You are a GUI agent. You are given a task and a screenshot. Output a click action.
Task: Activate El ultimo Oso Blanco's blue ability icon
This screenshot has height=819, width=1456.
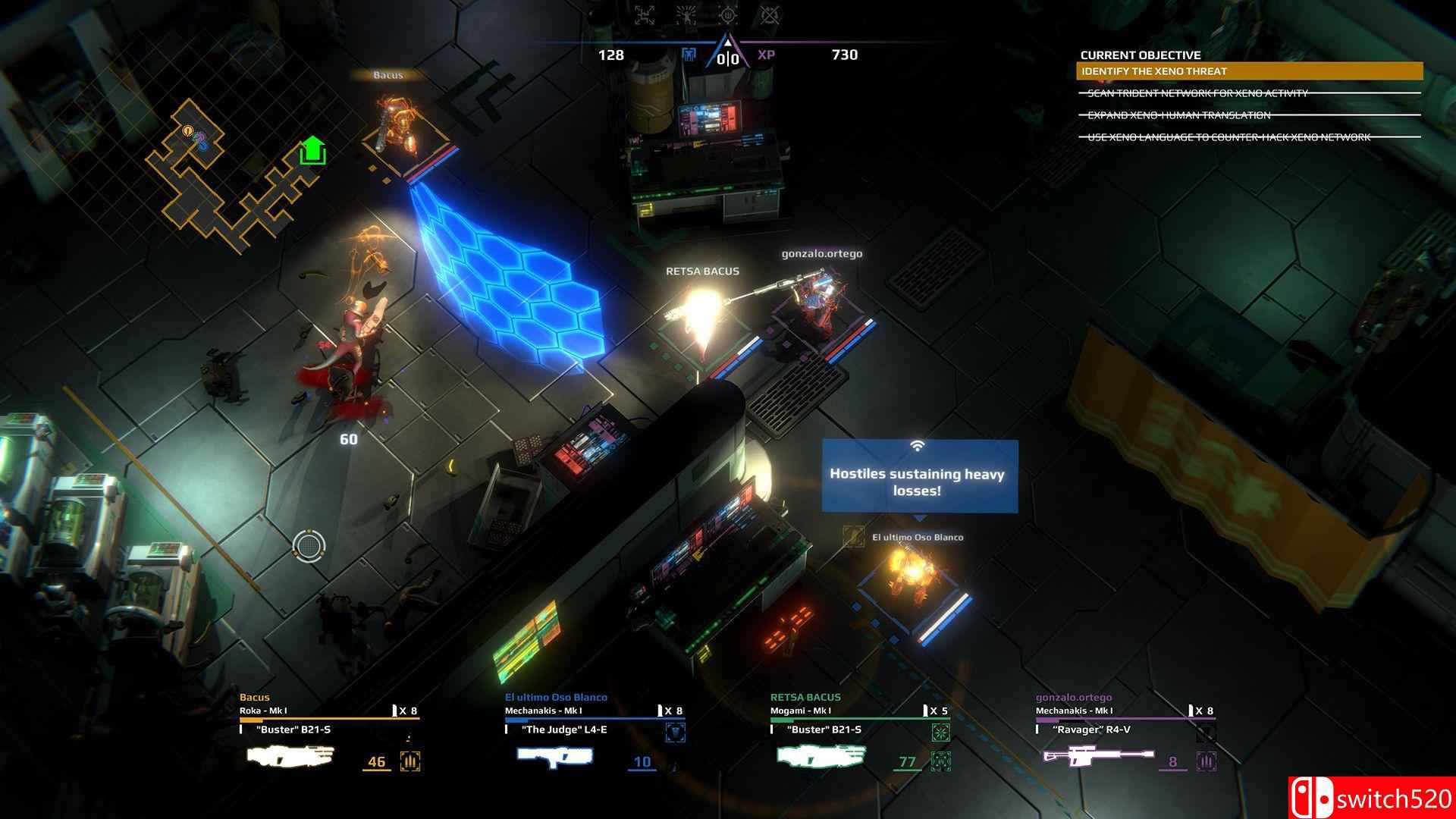pos(676,733)
